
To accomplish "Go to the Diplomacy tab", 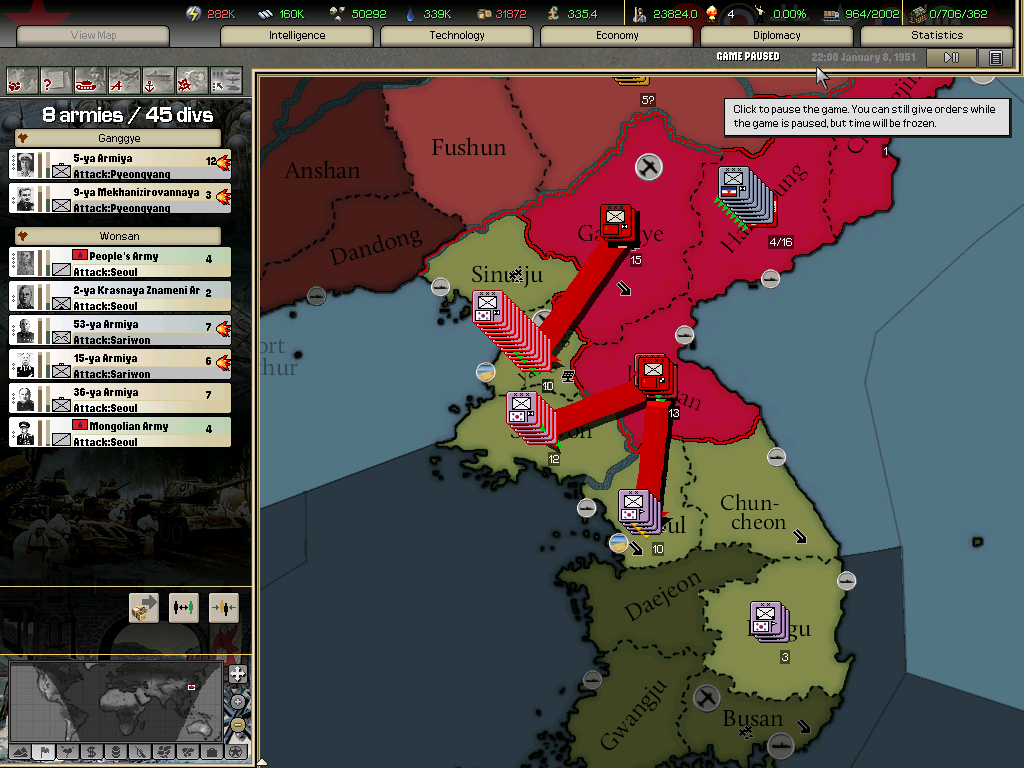I will tap(777, 35).
